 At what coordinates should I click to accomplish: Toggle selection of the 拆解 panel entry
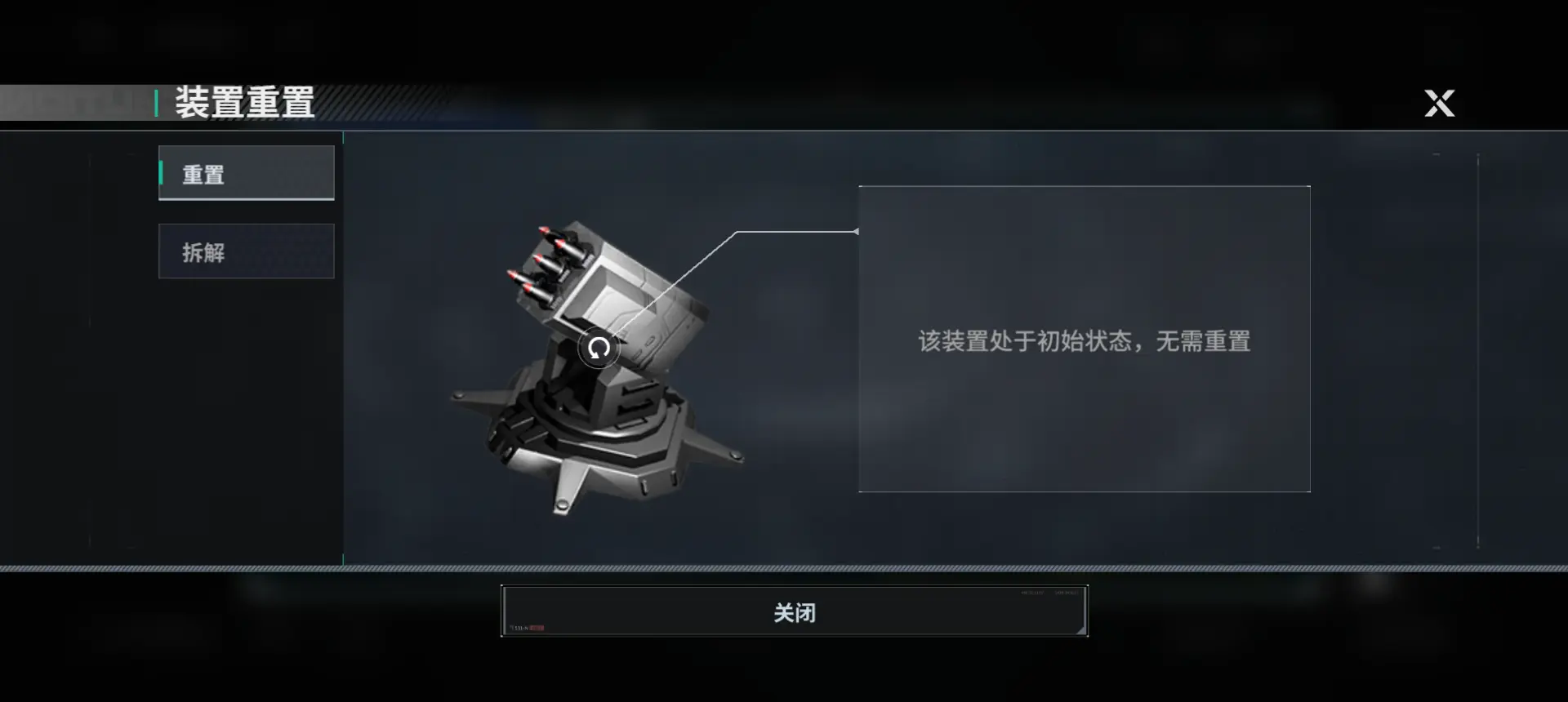tap(246, 251)
